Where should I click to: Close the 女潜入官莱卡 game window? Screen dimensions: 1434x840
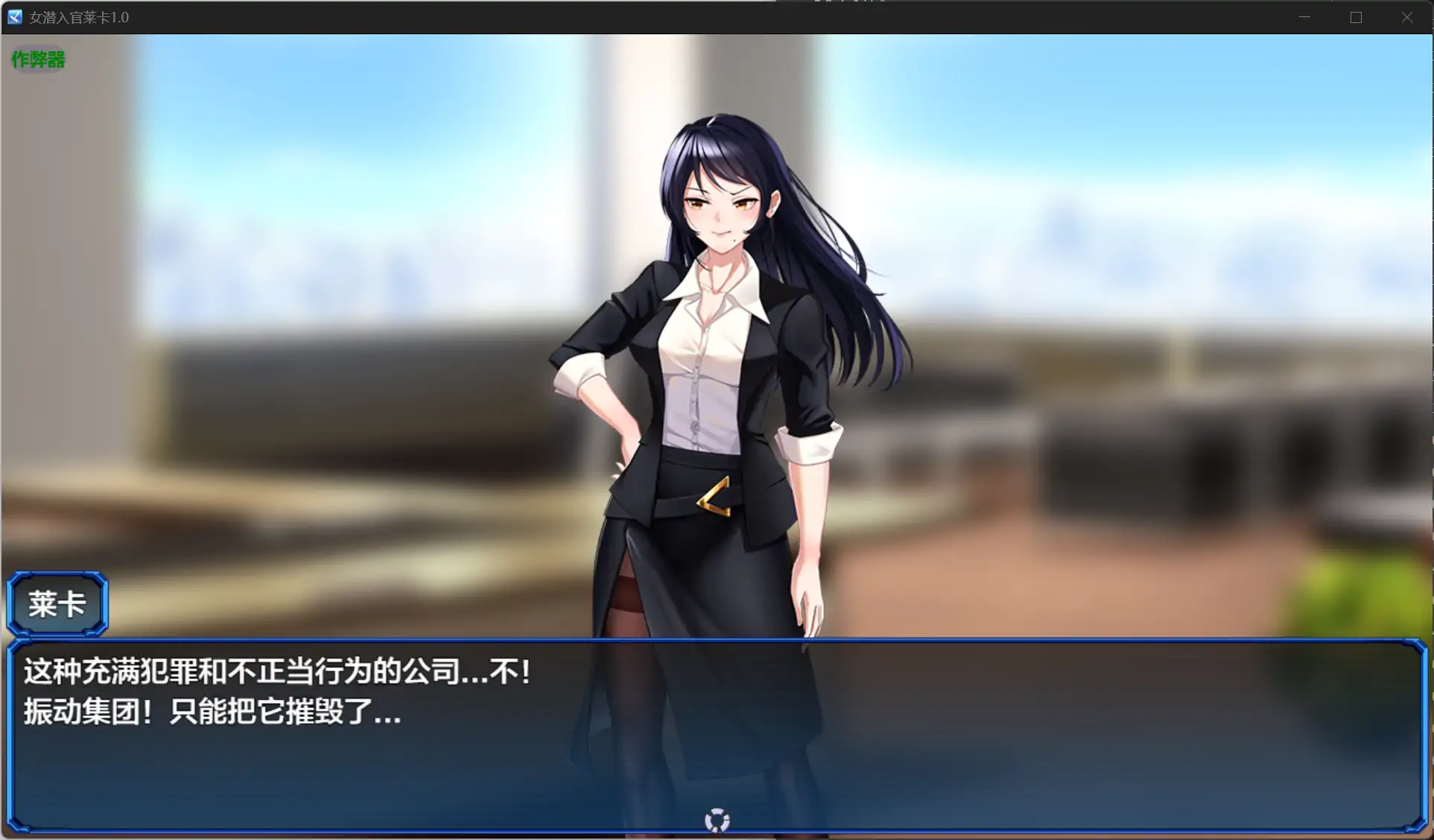[1406, 16]
